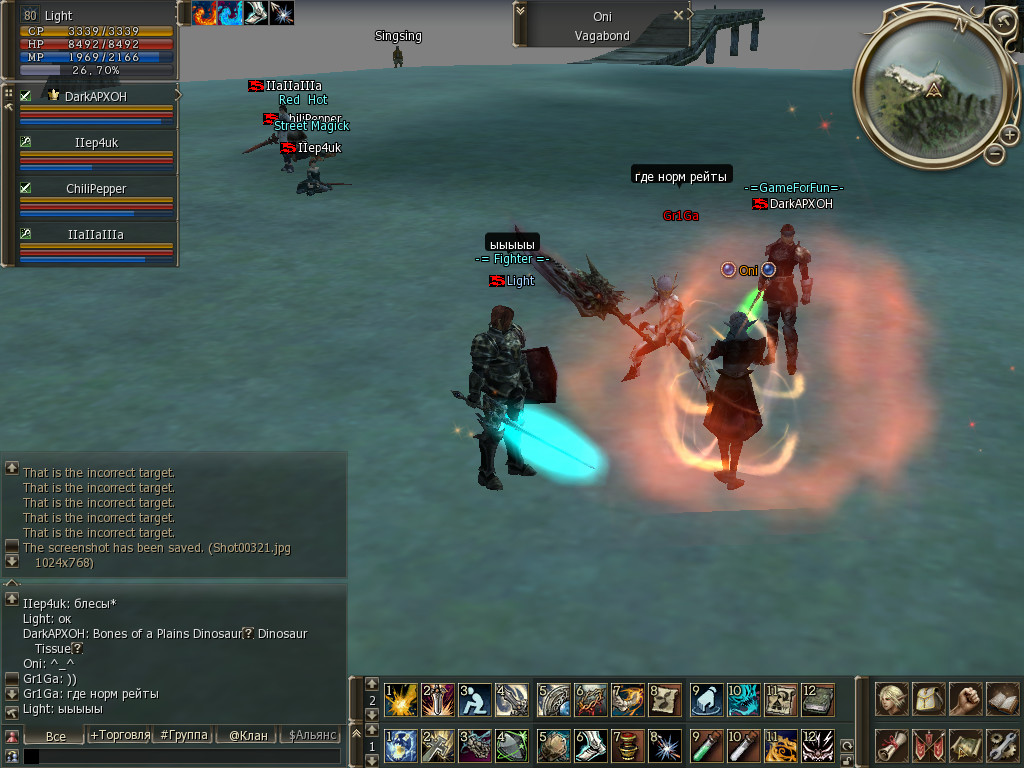Close the Oni target window
The width and height of the screenshot is (1024, 768).
[x=678, y=15]
